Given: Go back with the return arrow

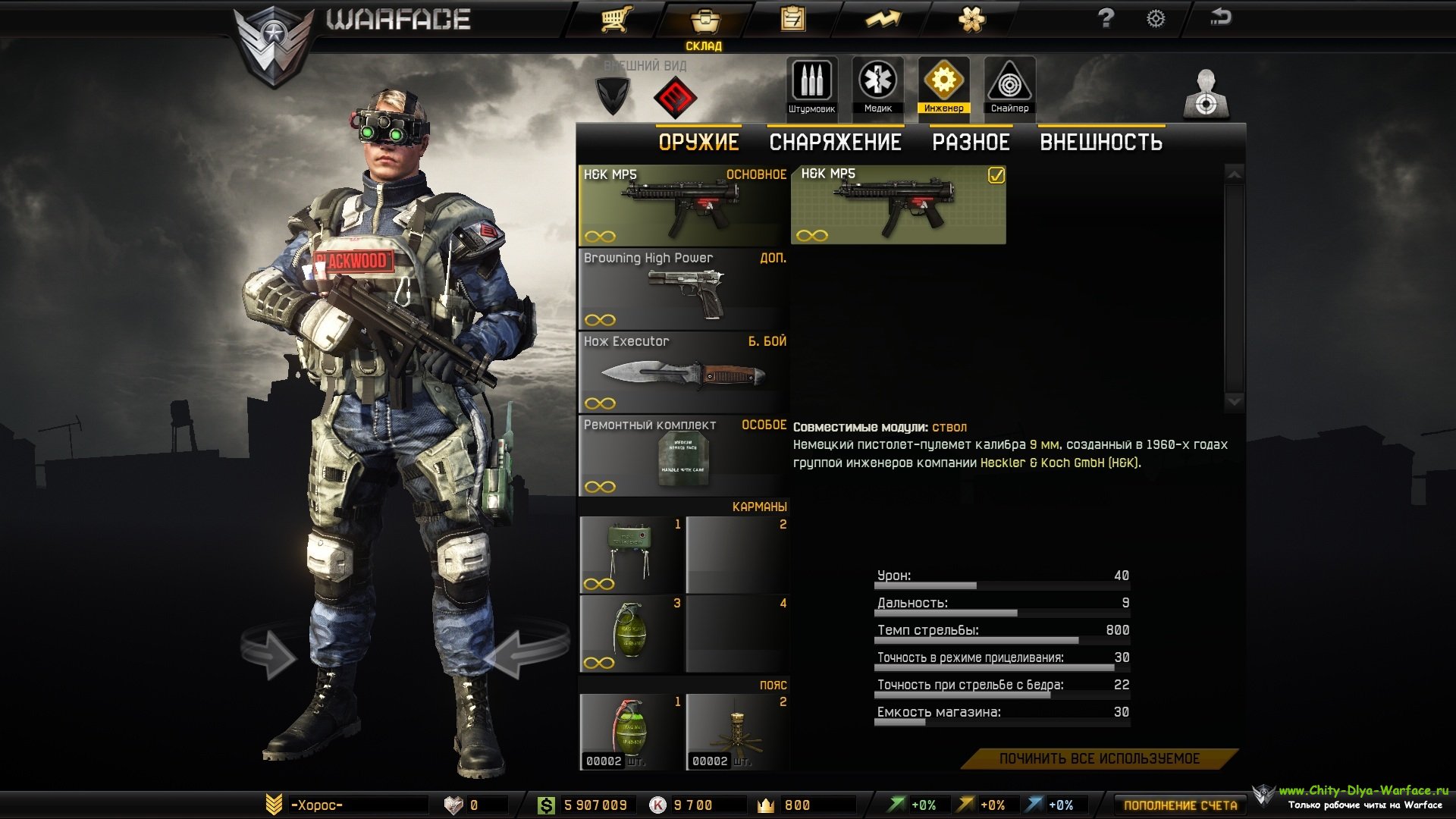Looking at the screenshot, I should pos(1220,17).
